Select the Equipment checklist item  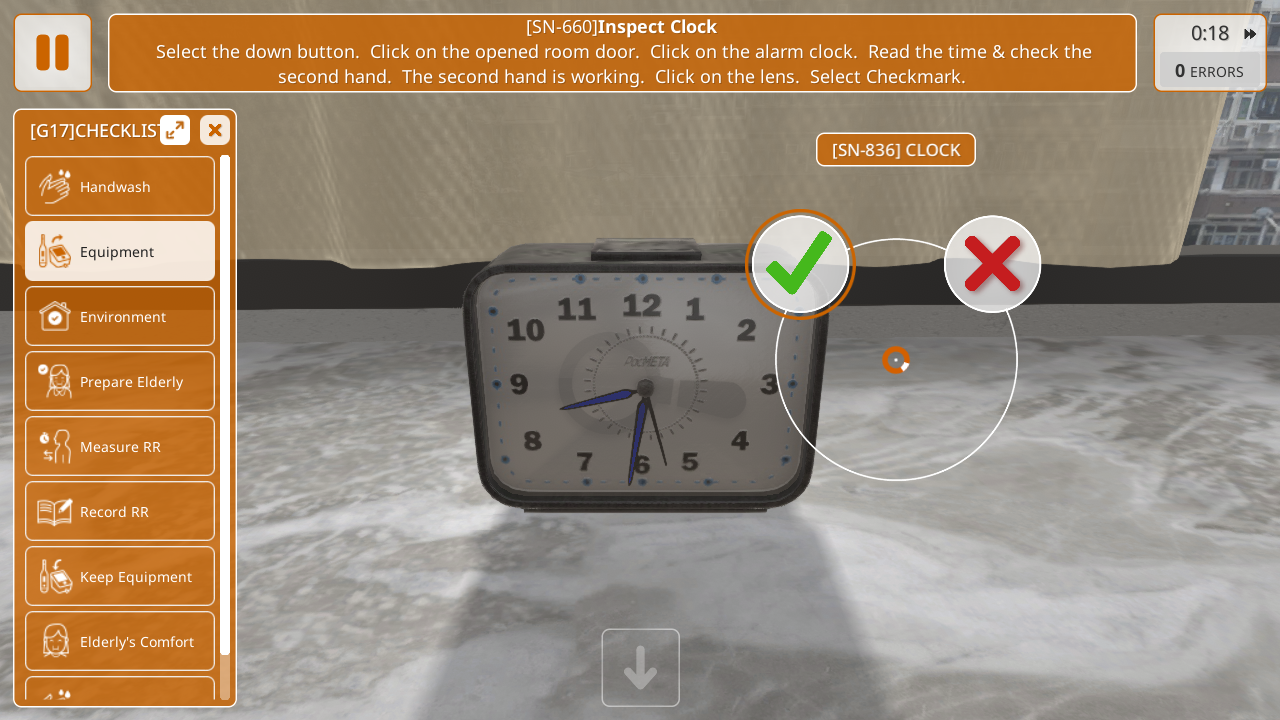(120, 251)
